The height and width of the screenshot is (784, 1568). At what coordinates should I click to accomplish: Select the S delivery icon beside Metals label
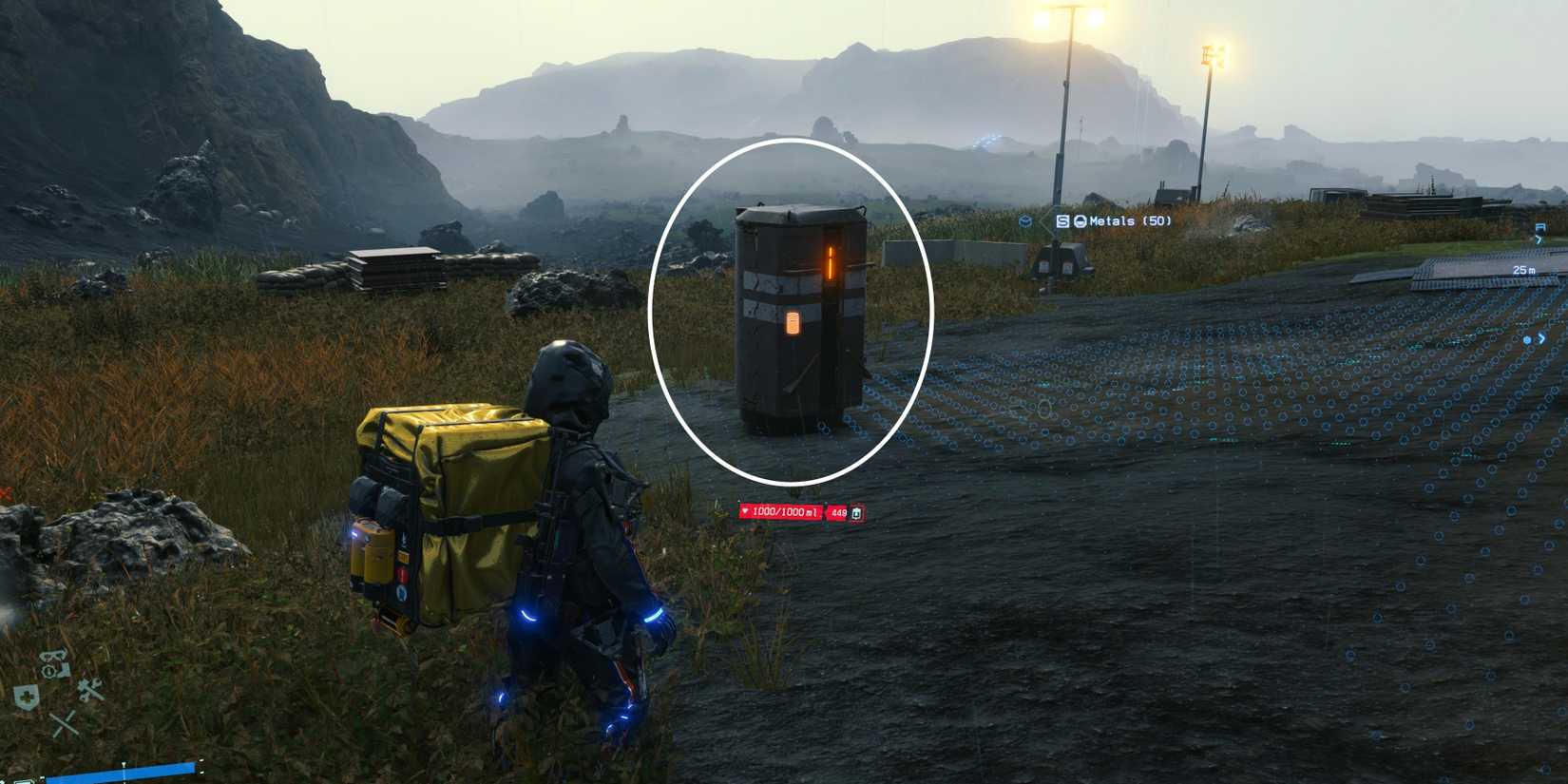[1064, 221]
